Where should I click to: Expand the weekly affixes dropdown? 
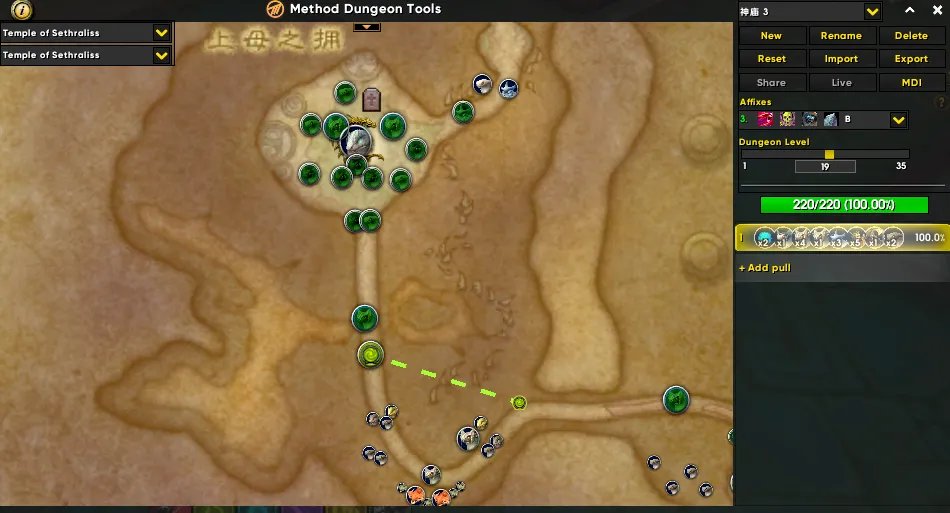(x=898, y=120)
